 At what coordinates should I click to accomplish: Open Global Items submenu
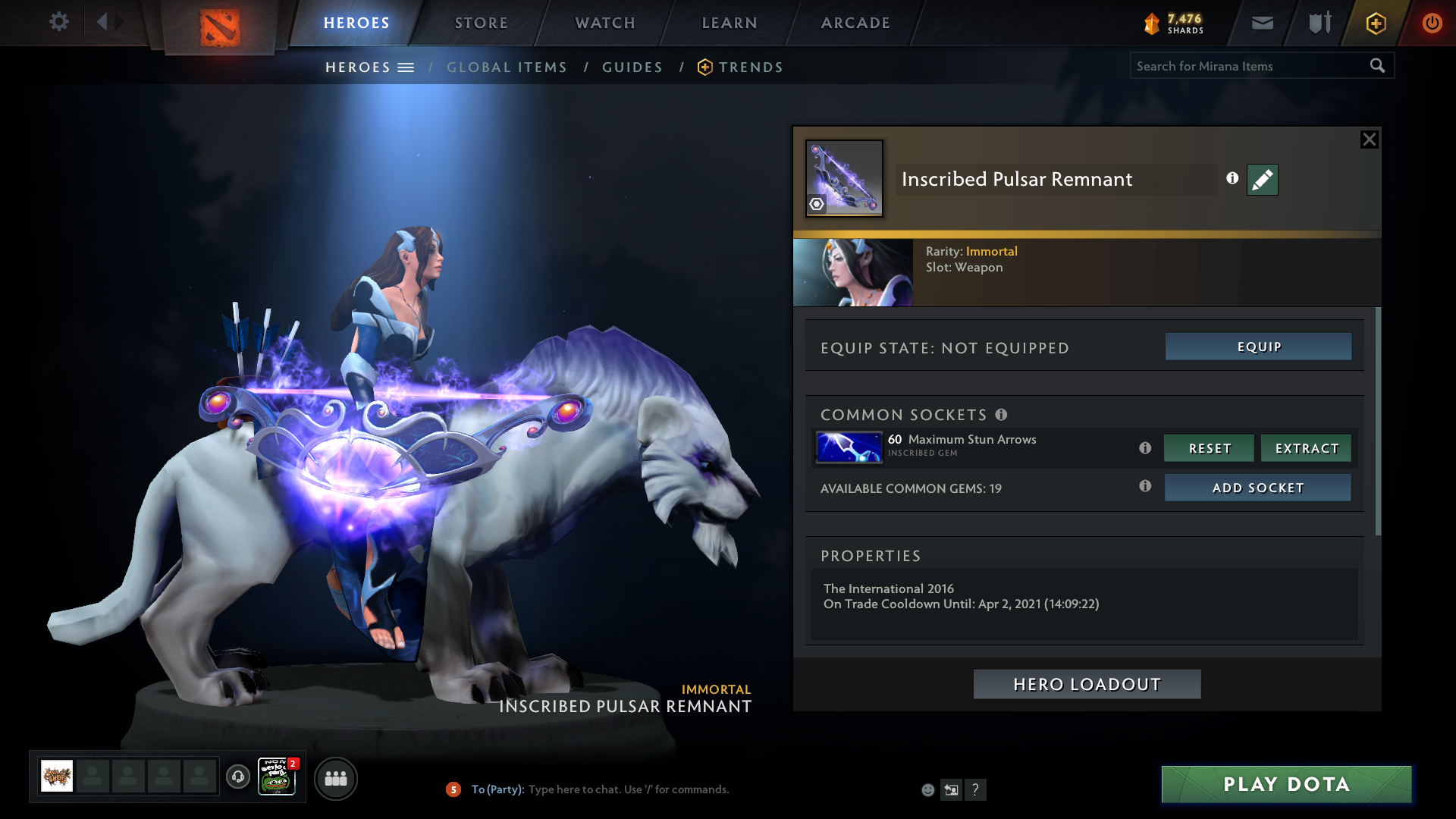507,67
